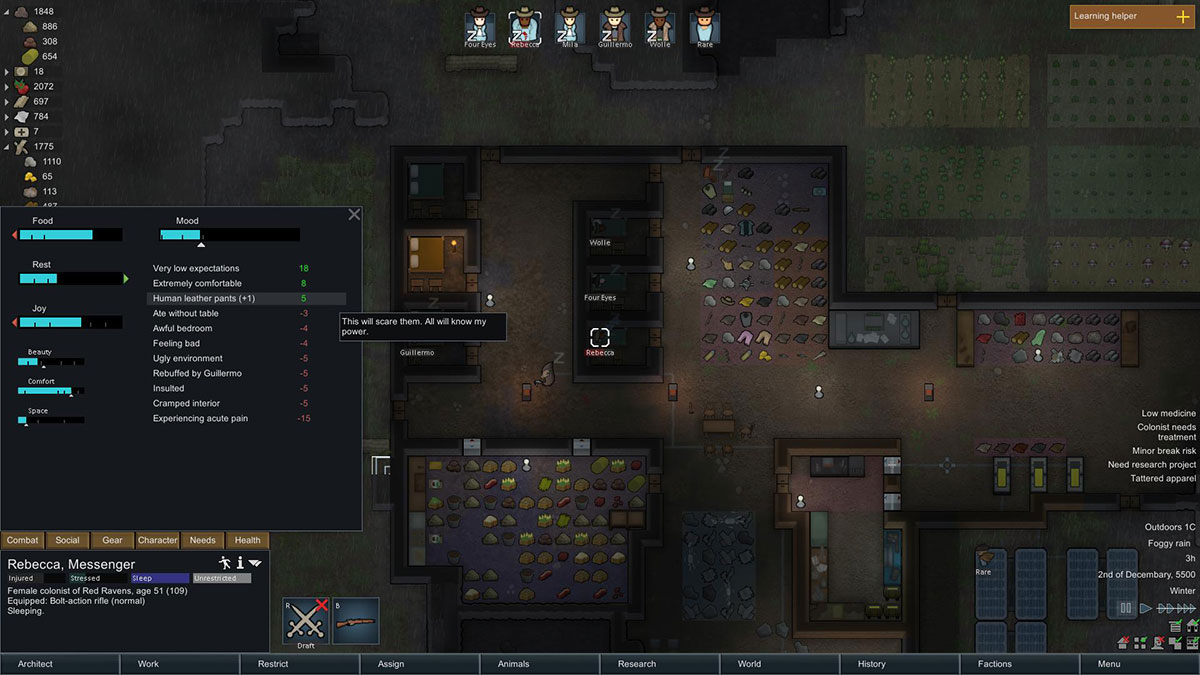The width and height of the screenshot is (1200, 675).
Task: Open the main Menu button
Action: pos(1109,664)
